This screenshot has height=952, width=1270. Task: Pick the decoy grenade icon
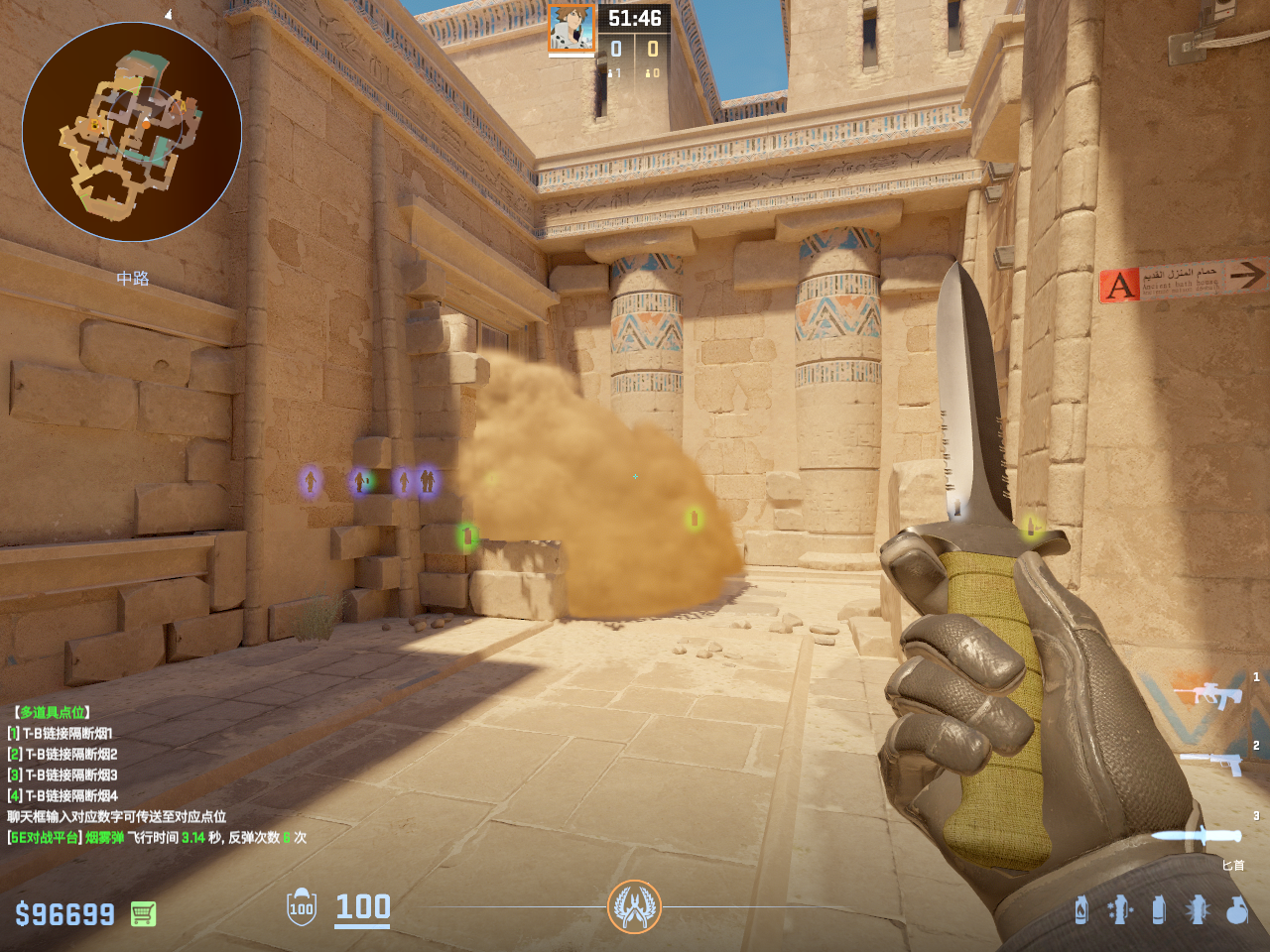pyautogui.click(x=1120, y=909)
